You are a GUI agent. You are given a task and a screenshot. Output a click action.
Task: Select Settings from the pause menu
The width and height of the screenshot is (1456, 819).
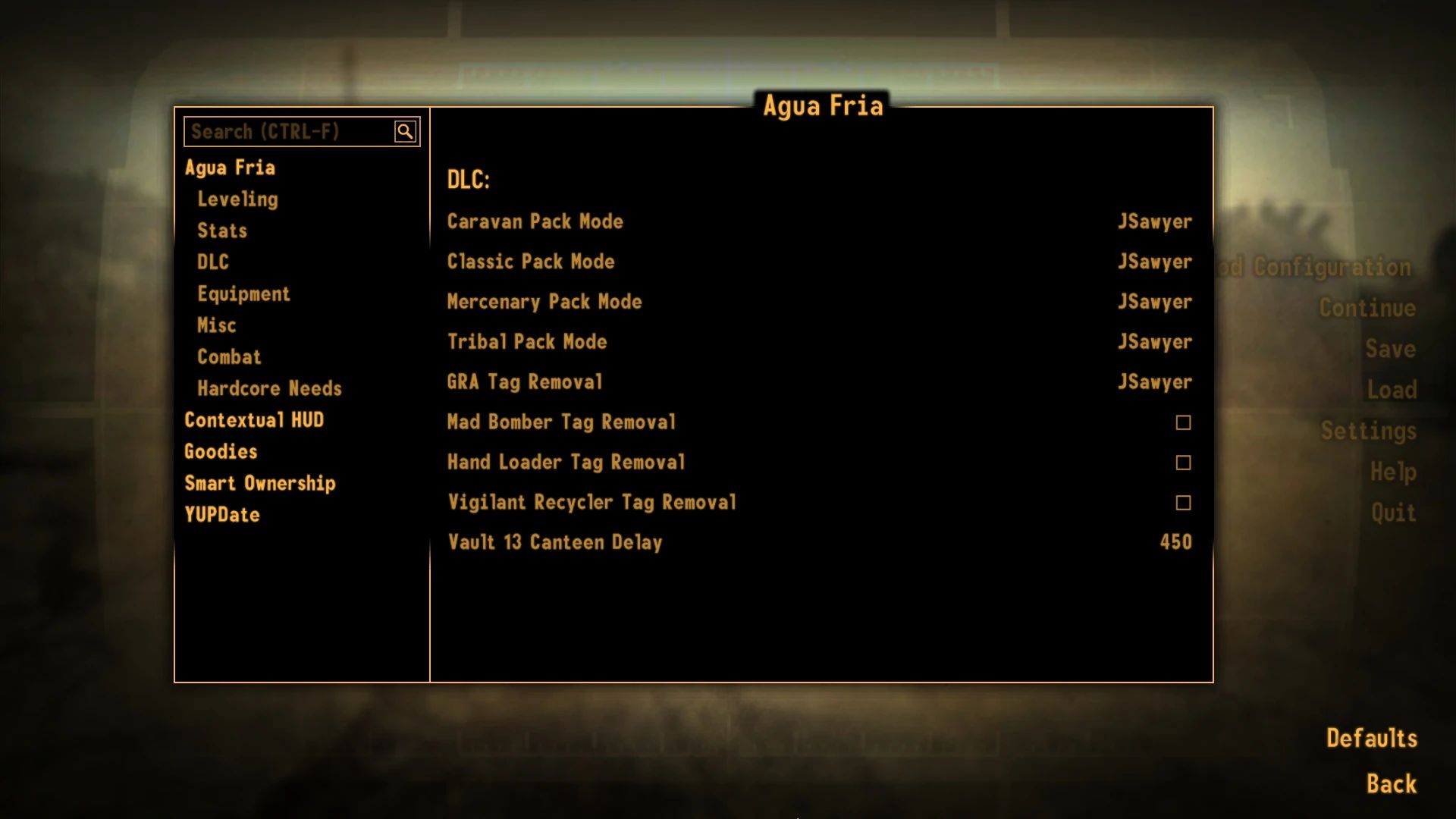[1367, 431]
